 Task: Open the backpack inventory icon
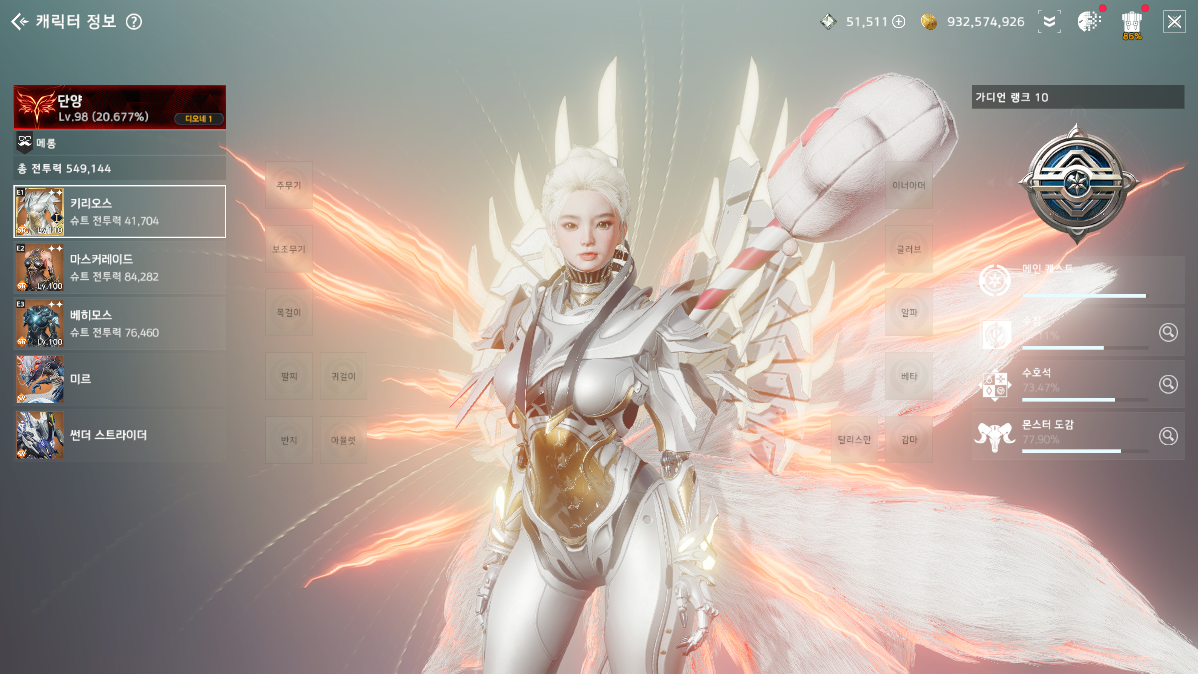coord(1132,21)
